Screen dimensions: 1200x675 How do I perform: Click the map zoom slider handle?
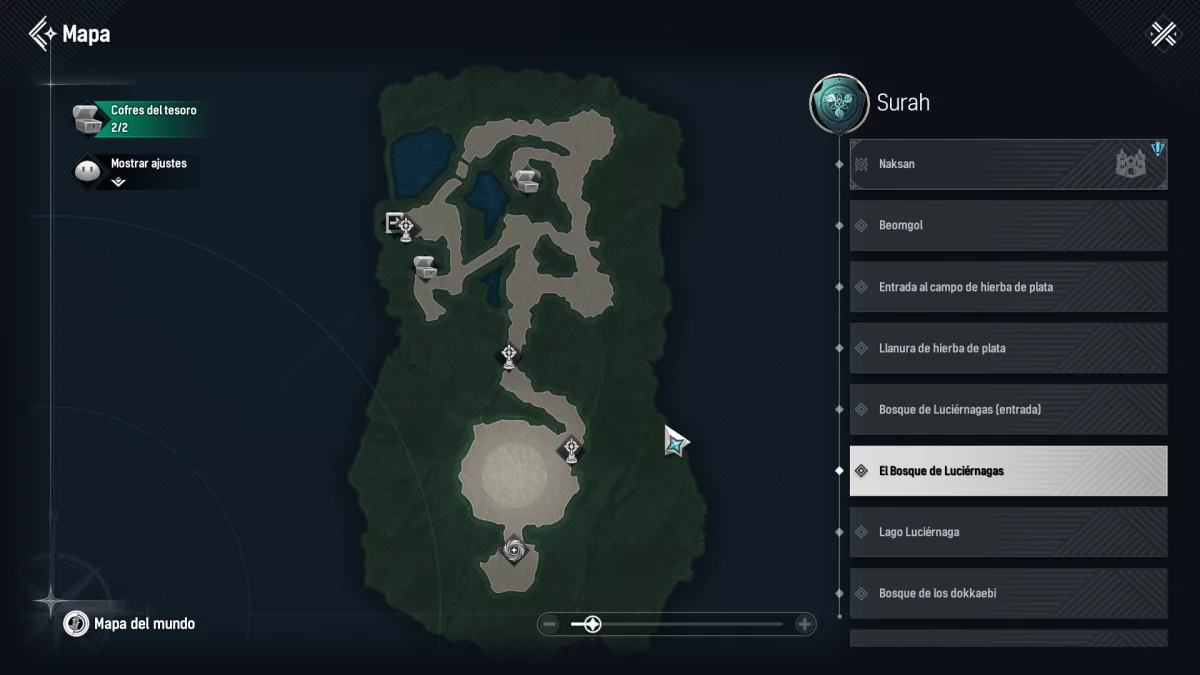pos(592,625)
